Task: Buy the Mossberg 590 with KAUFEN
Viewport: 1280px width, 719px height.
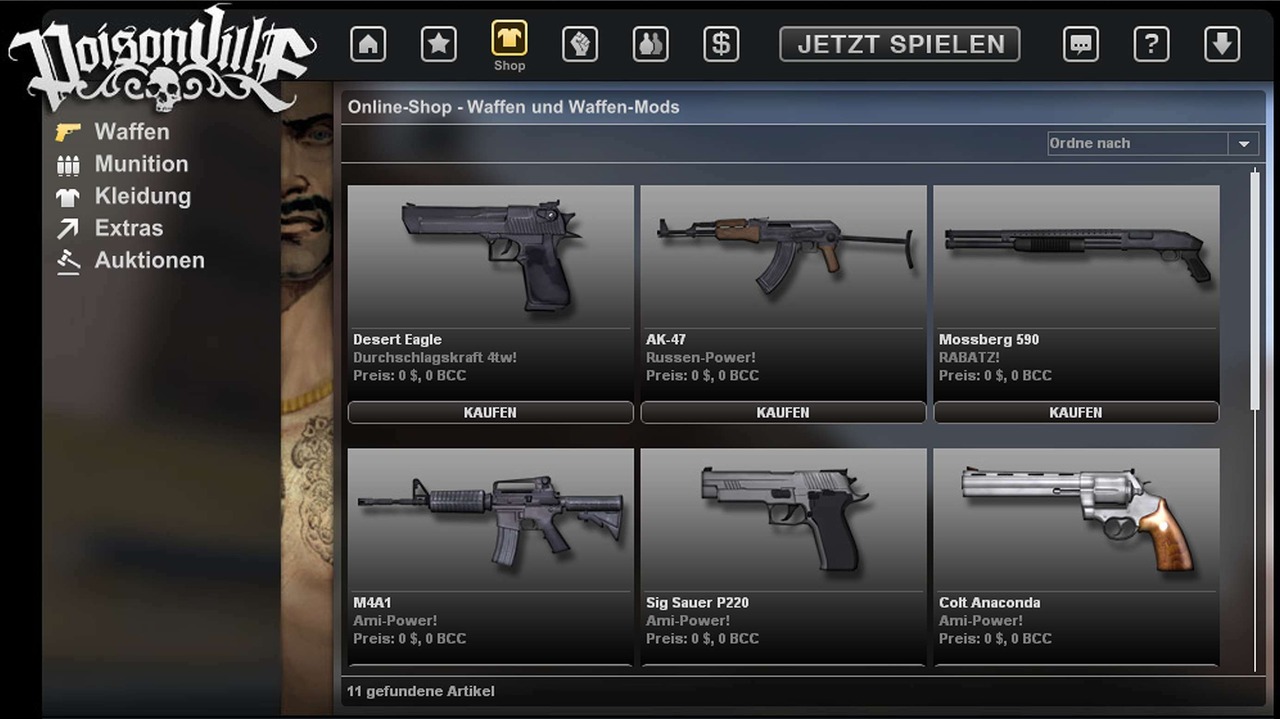Action: [x=1076, y=412]
